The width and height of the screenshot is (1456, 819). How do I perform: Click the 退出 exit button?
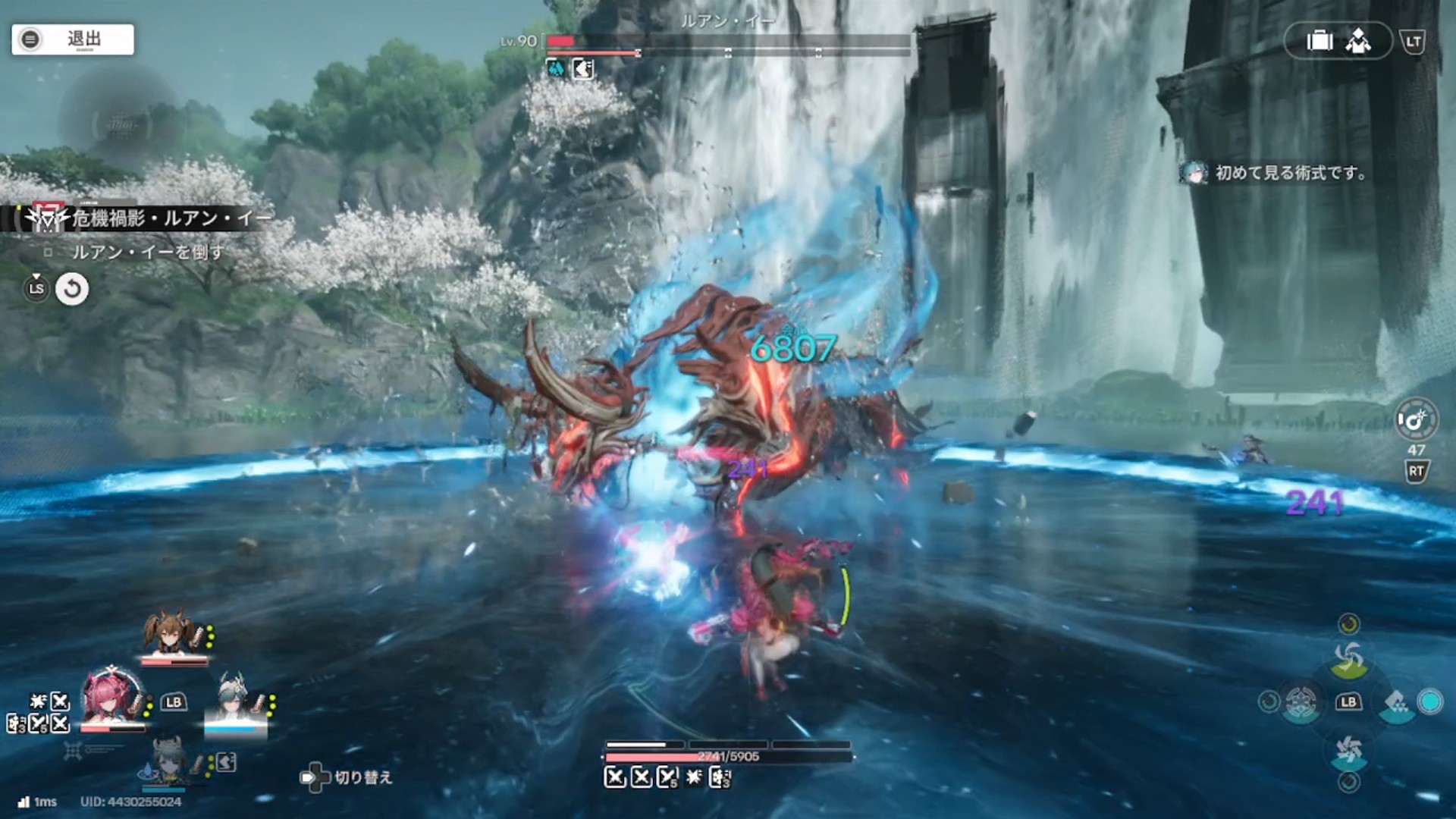pyautogui.click(x=73, y=39)
